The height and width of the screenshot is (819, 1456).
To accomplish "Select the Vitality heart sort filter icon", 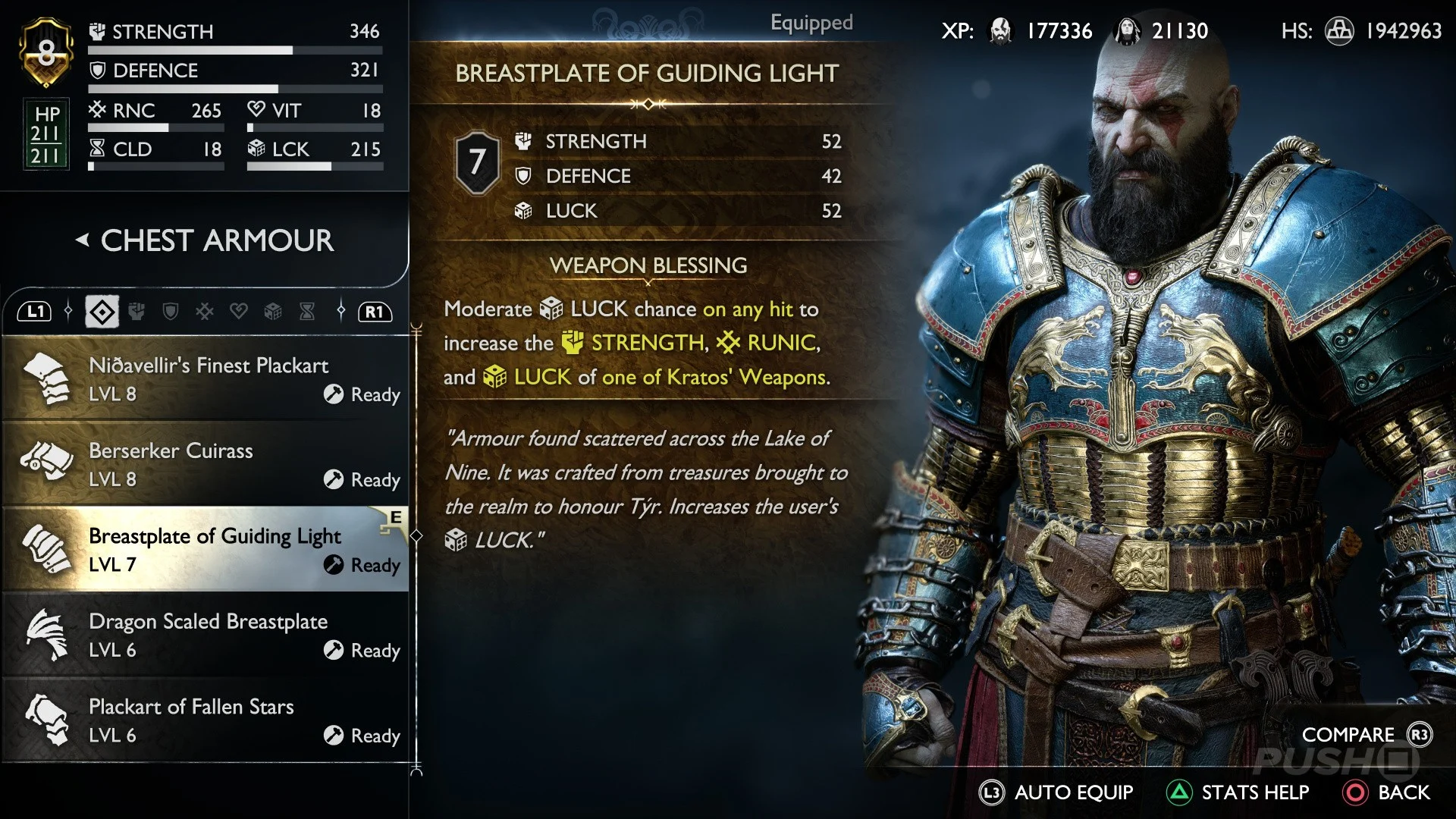I will point(238,311).
